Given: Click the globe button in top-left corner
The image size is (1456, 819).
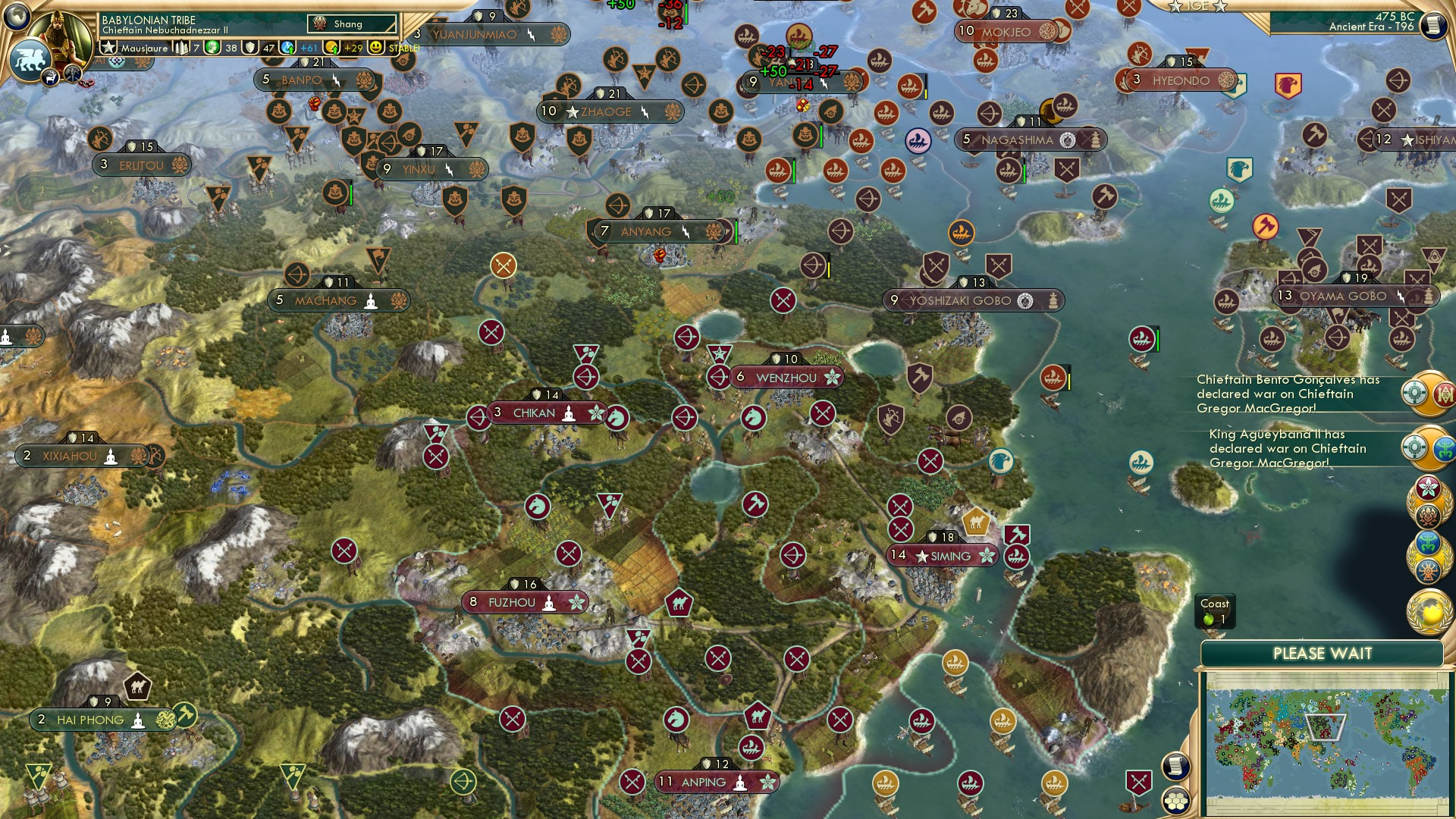Looking at the screenshot, I should [17, 15].
